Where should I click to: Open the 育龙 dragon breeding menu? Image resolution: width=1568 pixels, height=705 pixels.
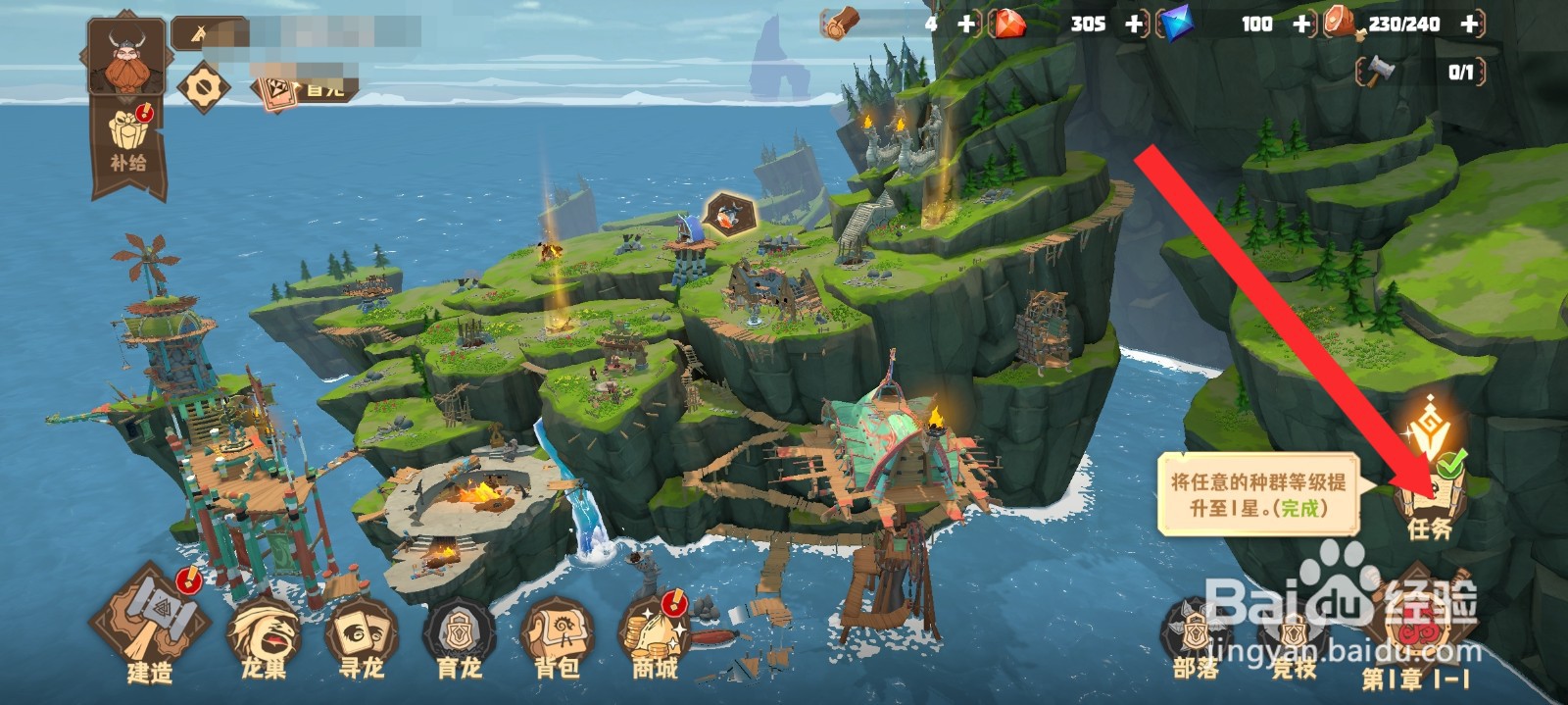(459, 637)
